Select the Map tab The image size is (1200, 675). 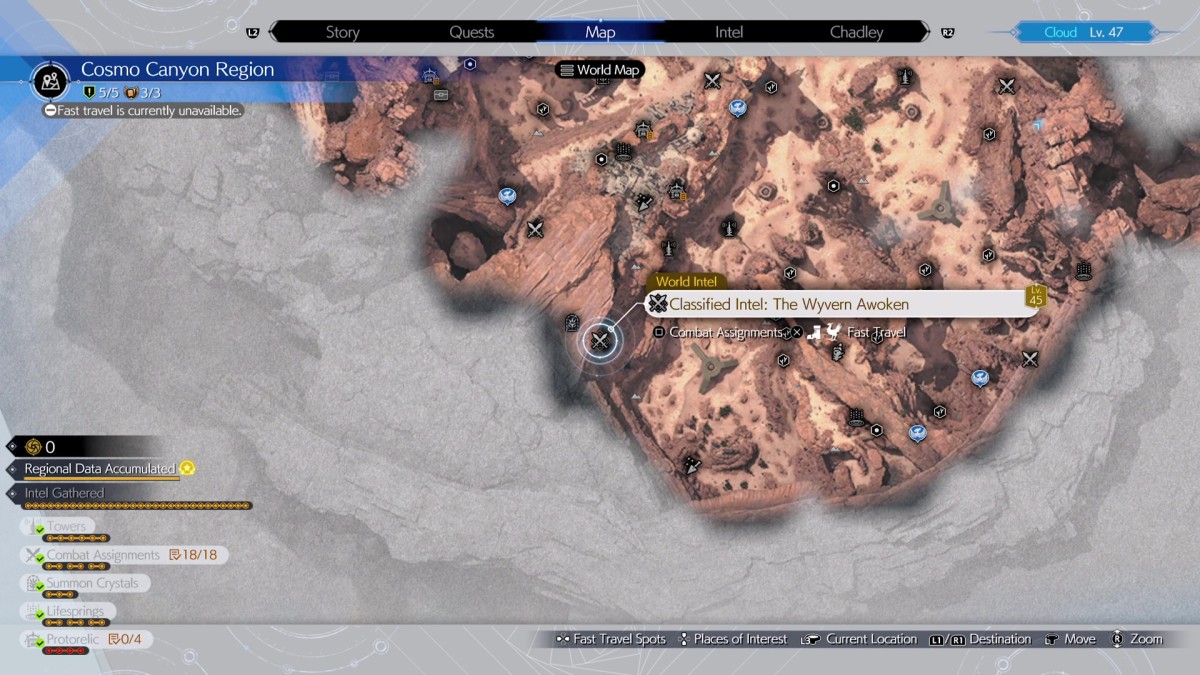pos(600,32)
